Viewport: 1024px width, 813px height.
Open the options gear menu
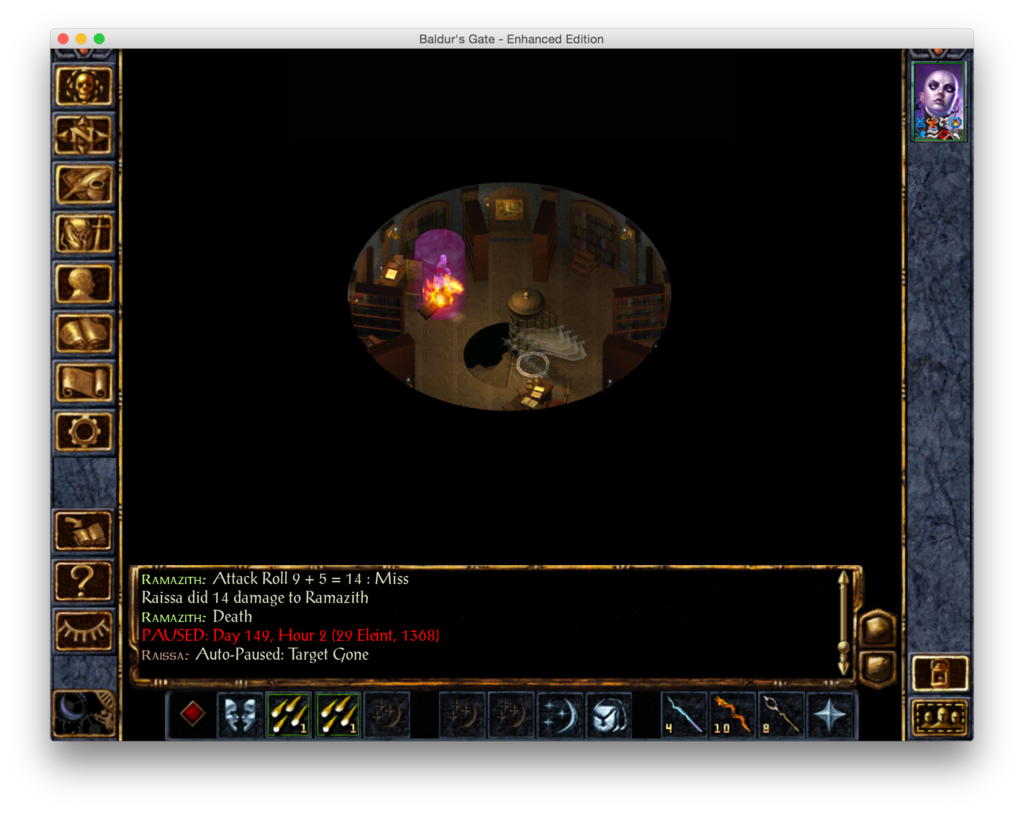(84, 431)
